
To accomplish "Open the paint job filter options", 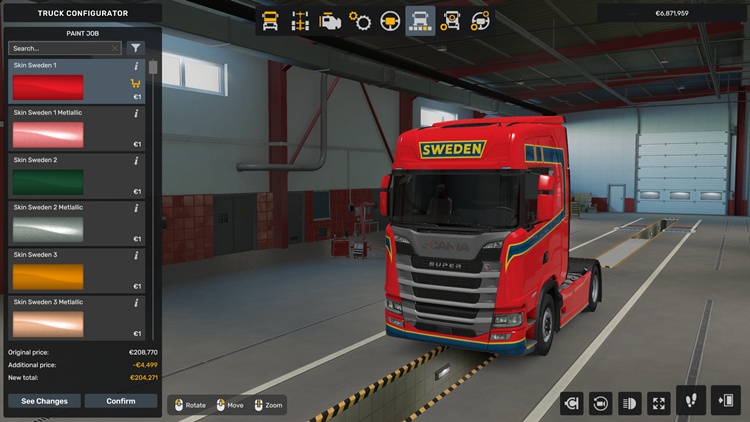I will 136,48.
